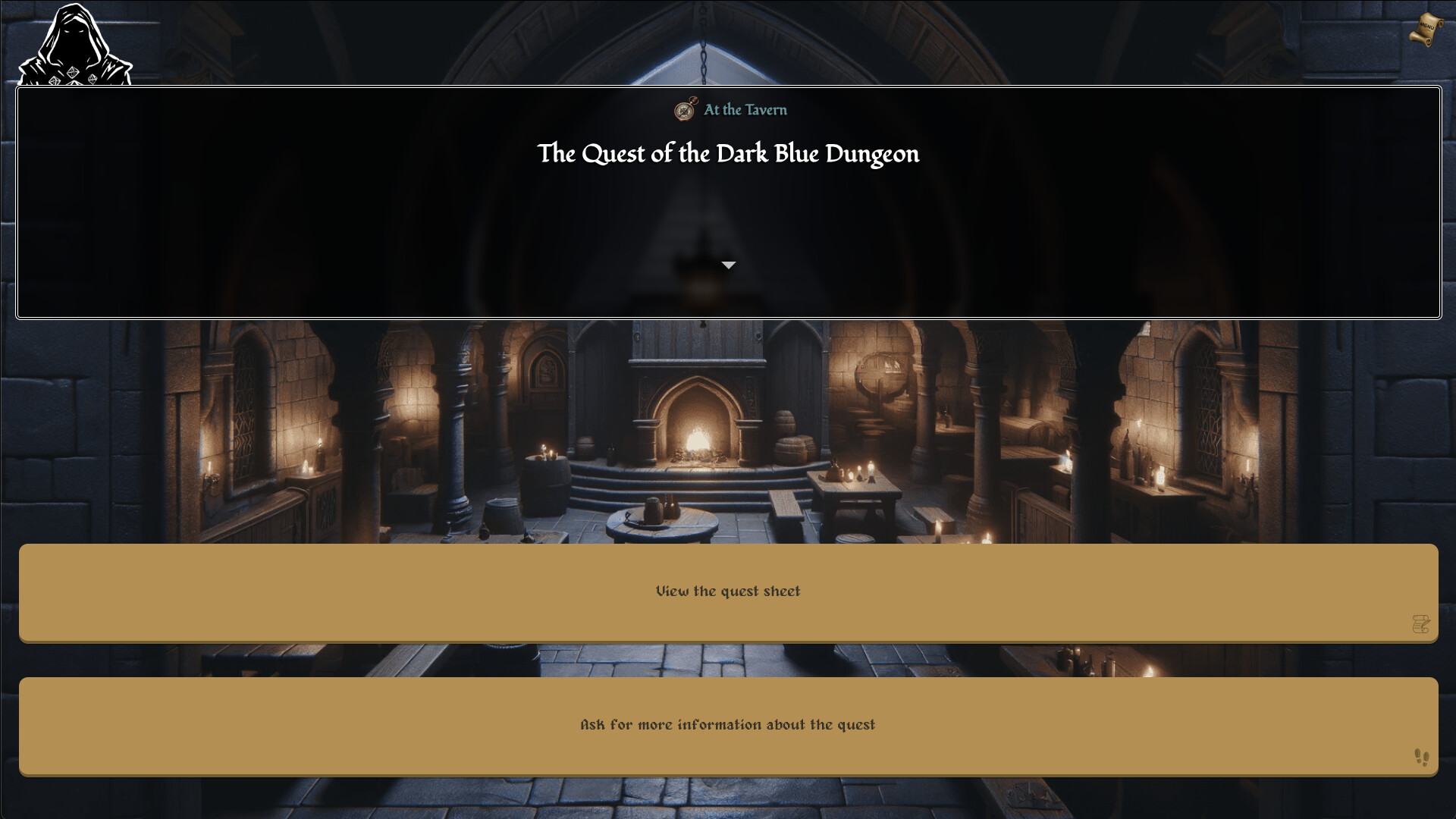Viewport: 1456px width, 819px height.
Task: Click the footprints icon on the information button
Action: (x=1422, y=757)
